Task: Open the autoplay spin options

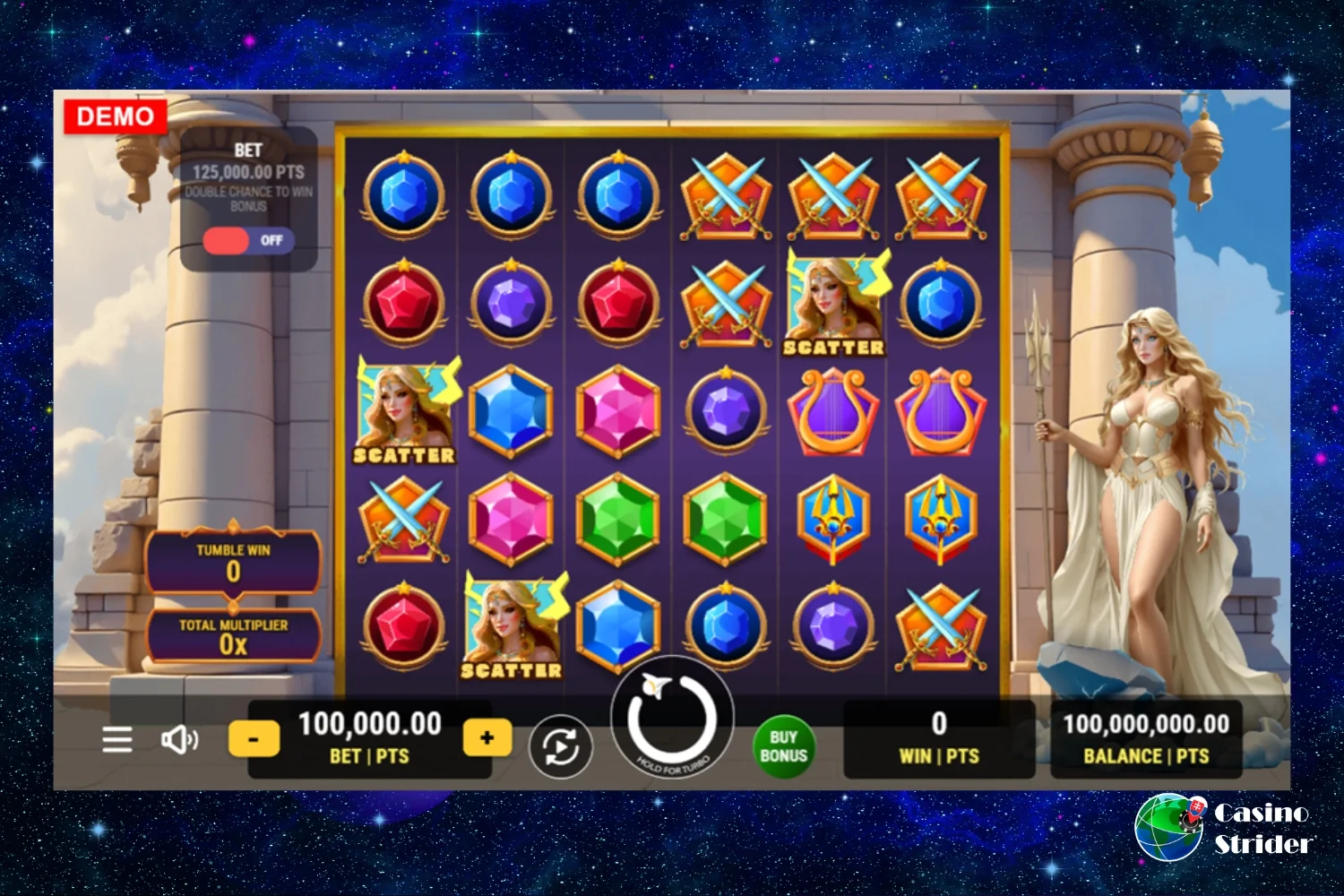Action: tap(561, 745)
